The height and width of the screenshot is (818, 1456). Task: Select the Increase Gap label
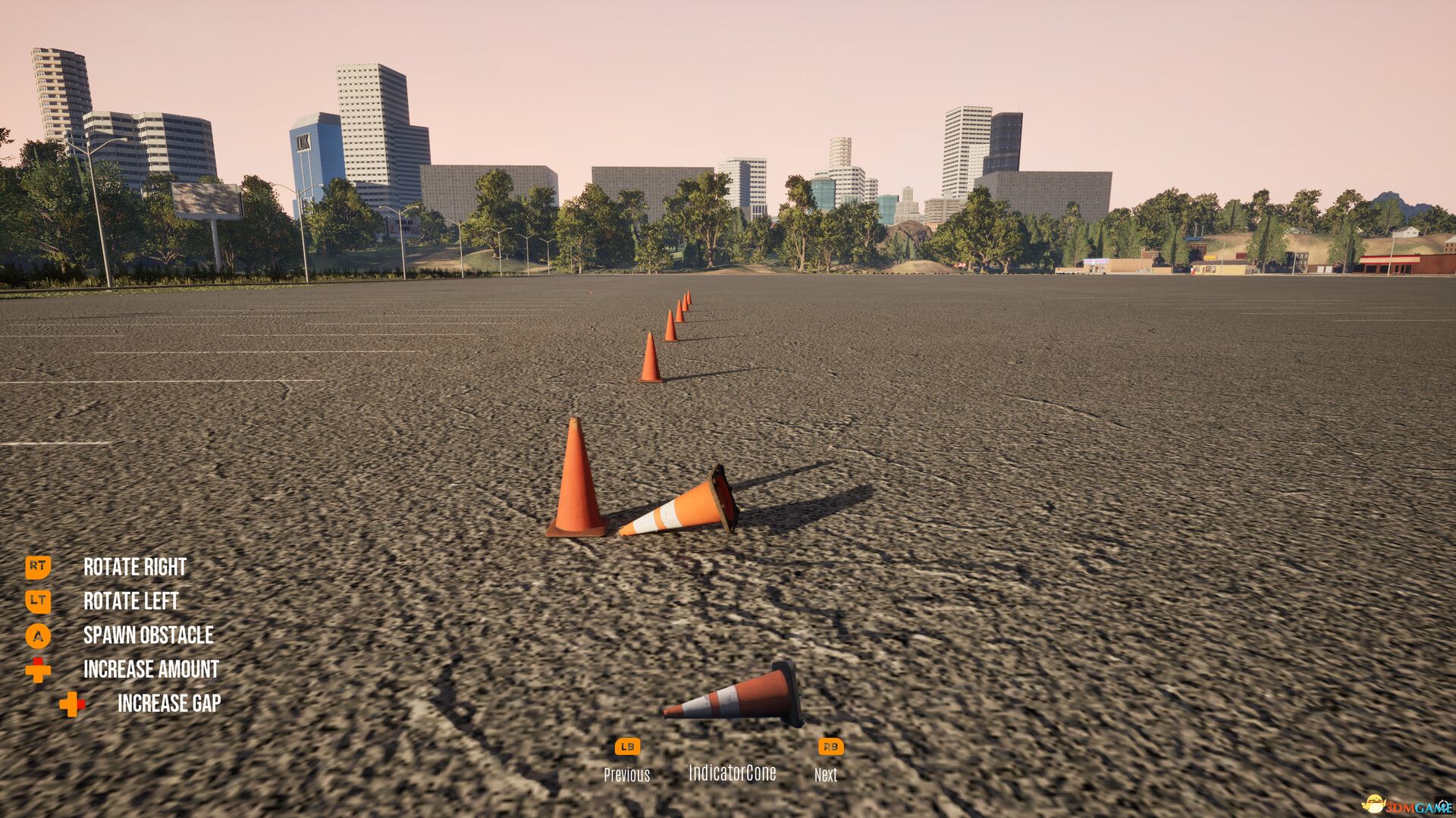tap(168, 703)
